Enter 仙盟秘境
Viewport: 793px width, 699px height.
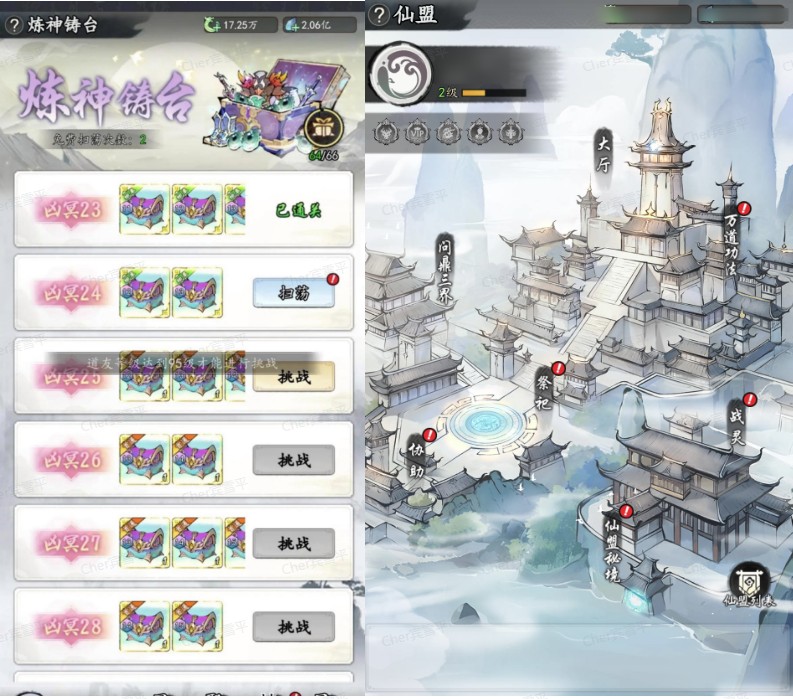612,548
